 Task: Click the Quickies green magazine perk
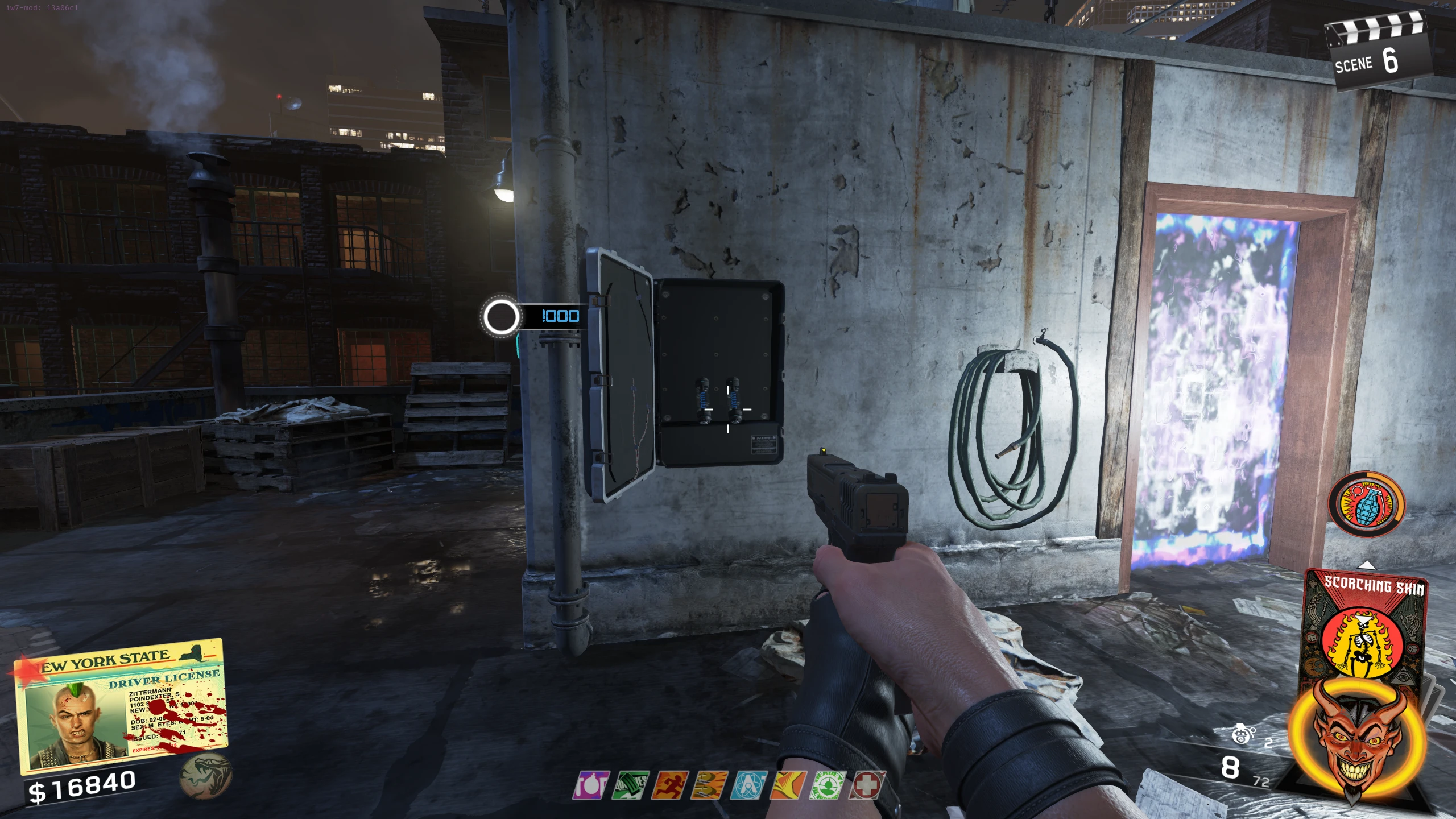[x=630, y=785]
